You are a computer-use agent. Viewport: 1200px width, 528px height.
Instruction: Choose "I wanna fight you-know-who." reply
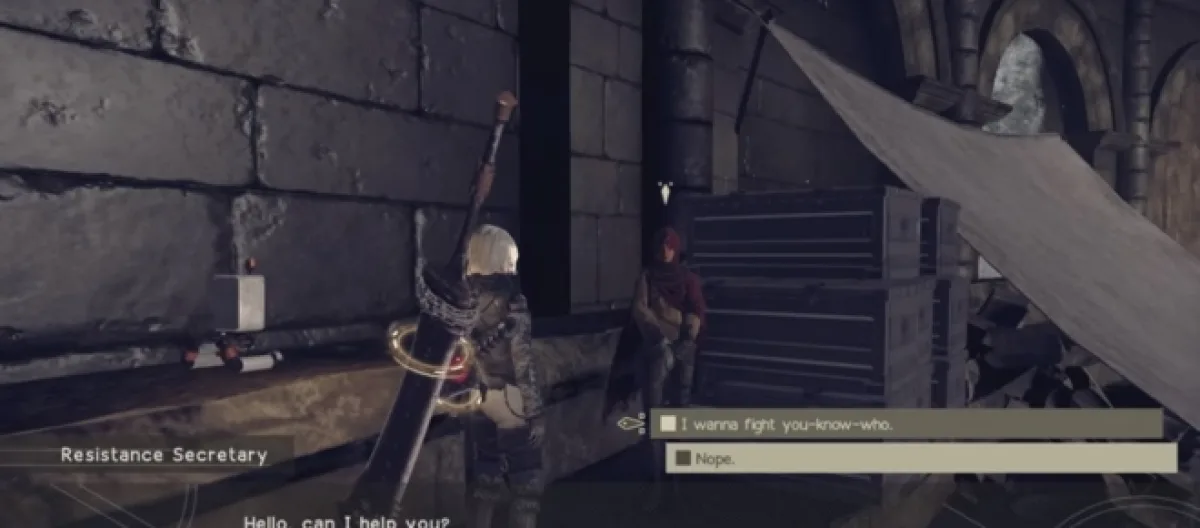click(905, 424)
